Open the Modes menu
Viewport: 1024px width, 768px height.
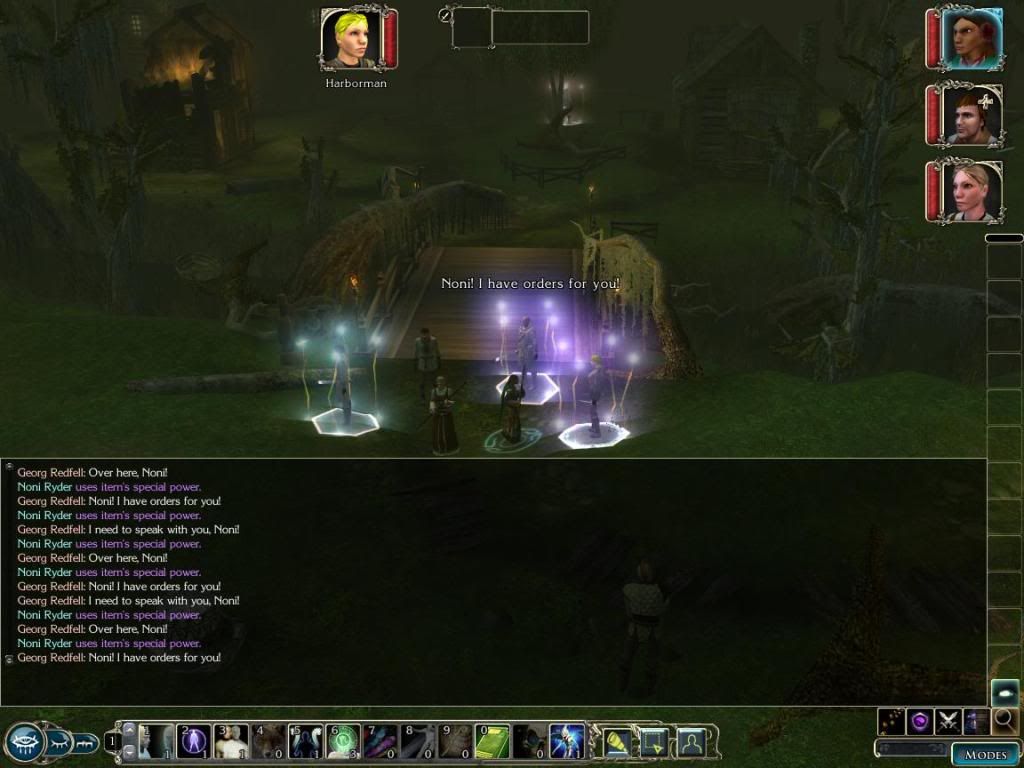(x=985, y=755)
